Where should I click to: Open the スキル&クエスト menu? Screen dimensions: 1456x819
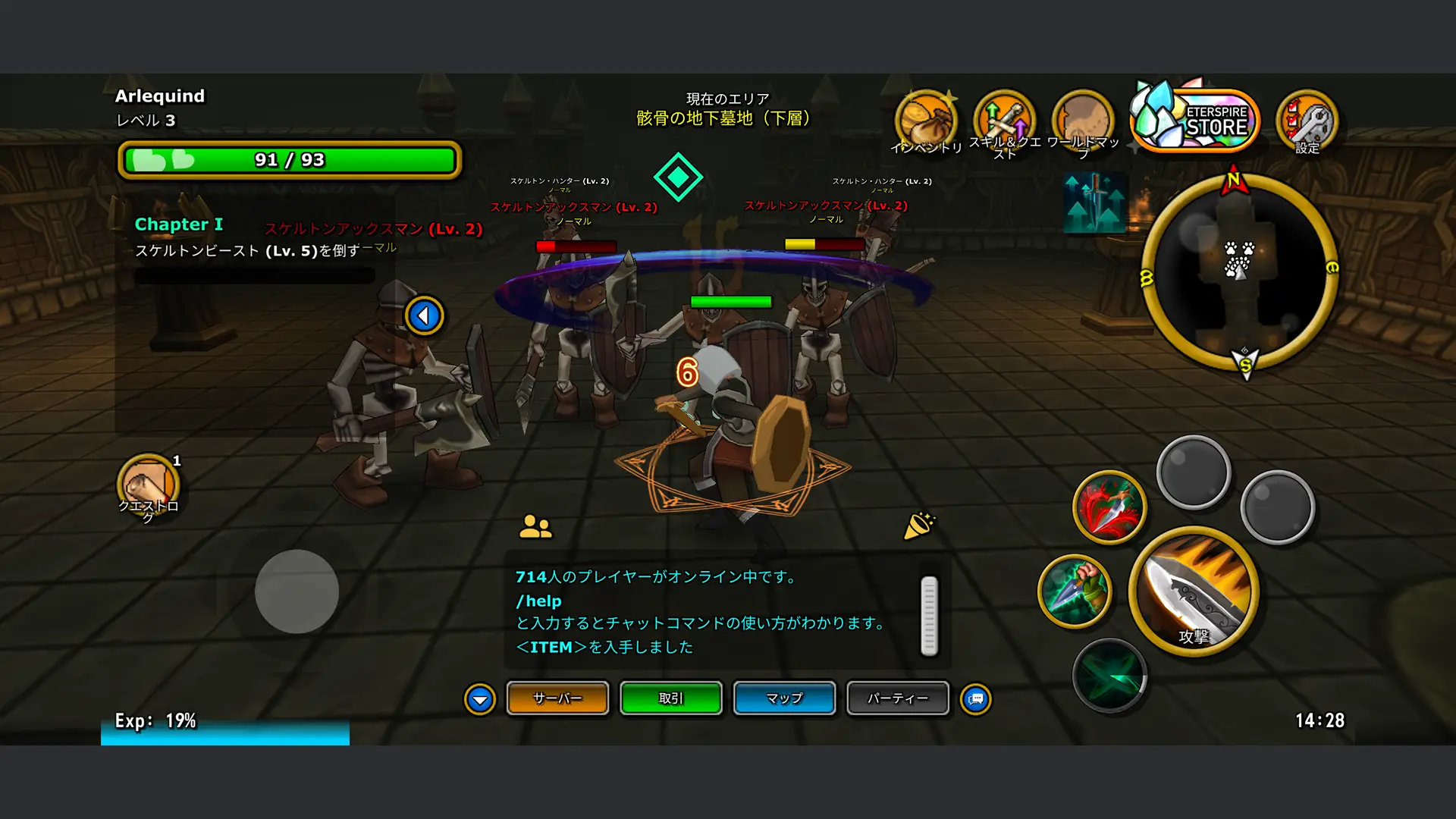coord(1005,121)
